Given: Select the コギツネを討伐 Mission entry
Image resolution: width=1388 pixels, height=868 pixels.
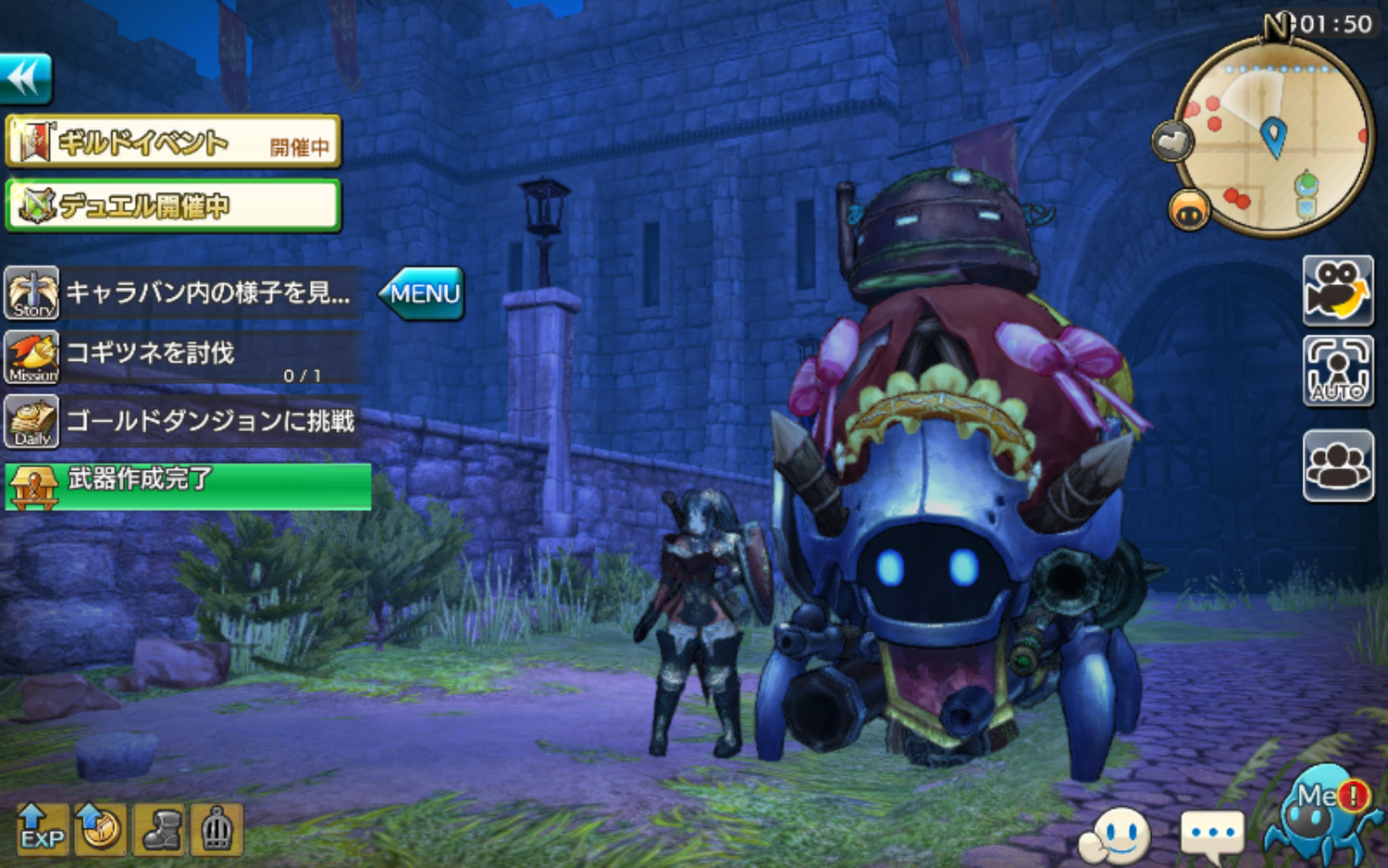Looking at the screenshot, I should pyautogui.click(x=183, y=357).
